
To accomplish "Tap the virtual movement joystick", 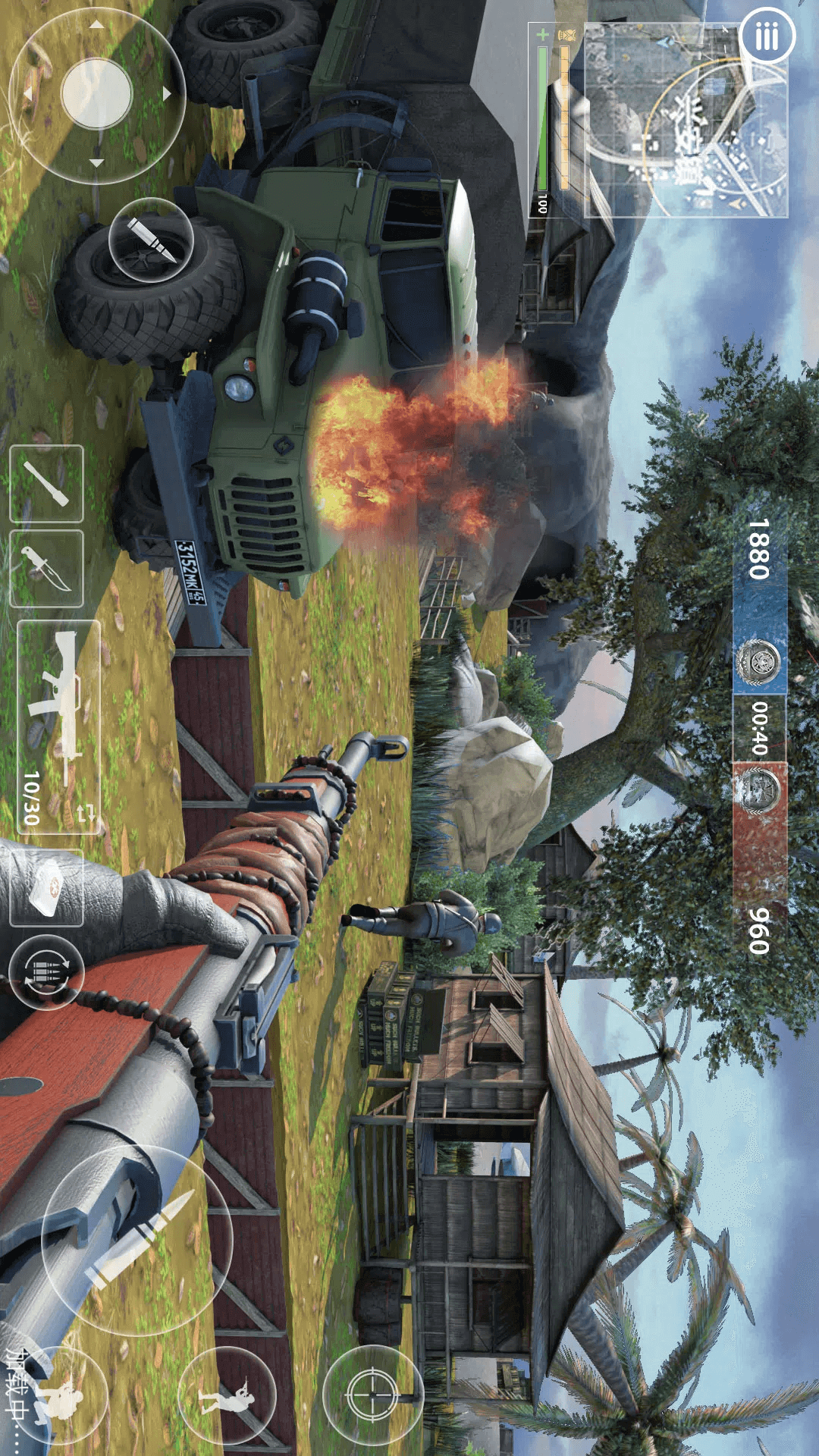I will pyautogui.click(x=96, y=95).
